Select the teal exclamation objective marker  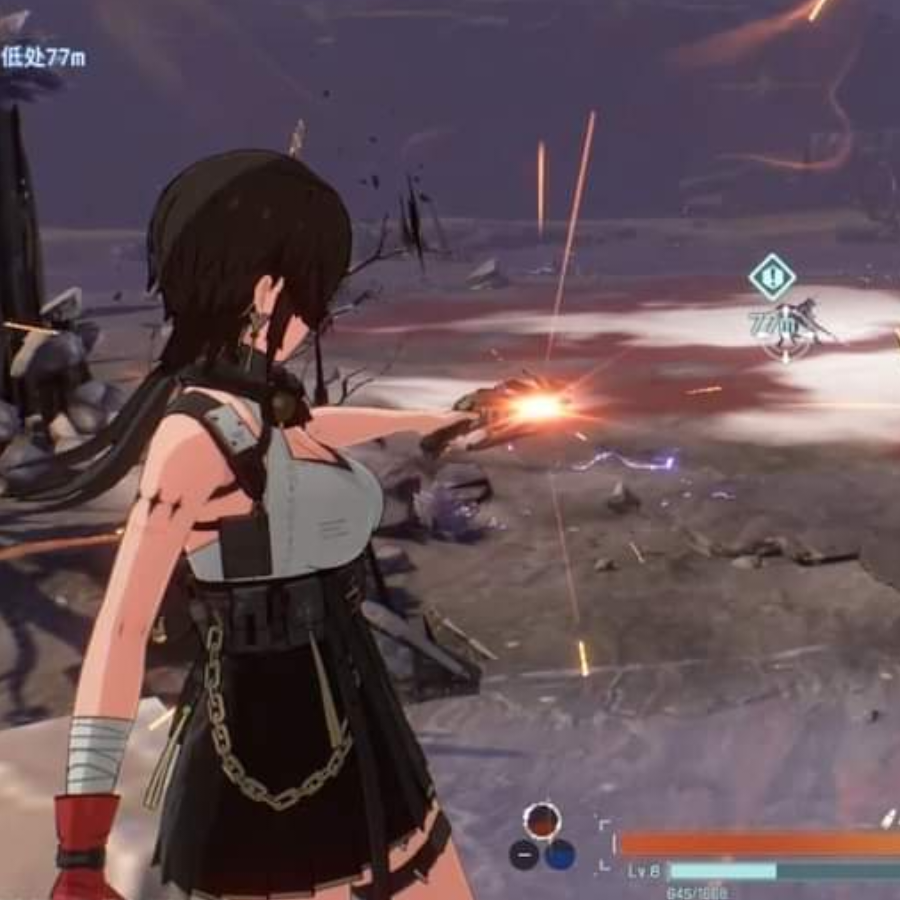point(772,277)
